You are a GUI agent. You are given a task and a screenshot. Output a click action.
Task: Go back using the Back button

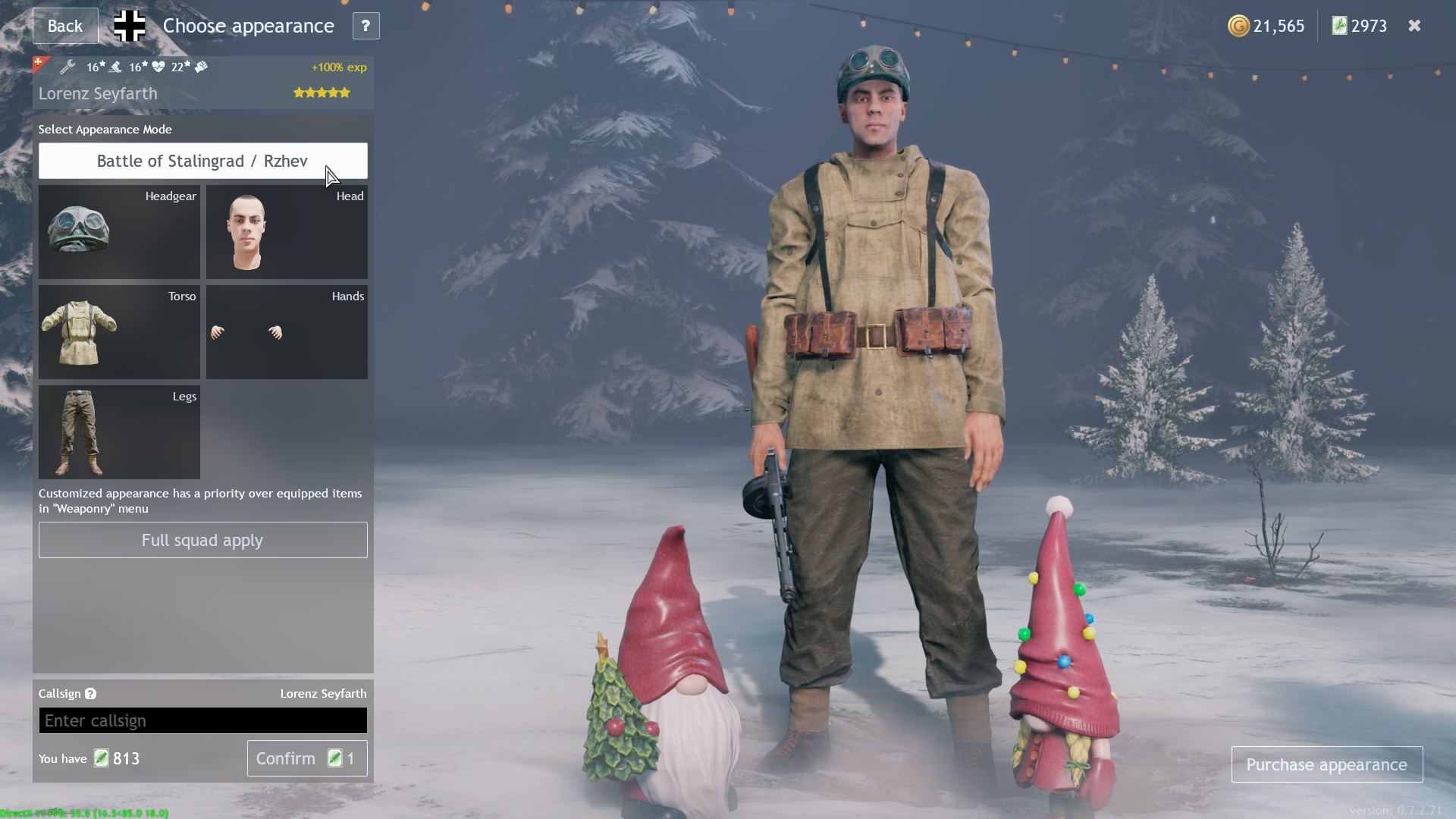pyautogui.click(x=65, y=26)
